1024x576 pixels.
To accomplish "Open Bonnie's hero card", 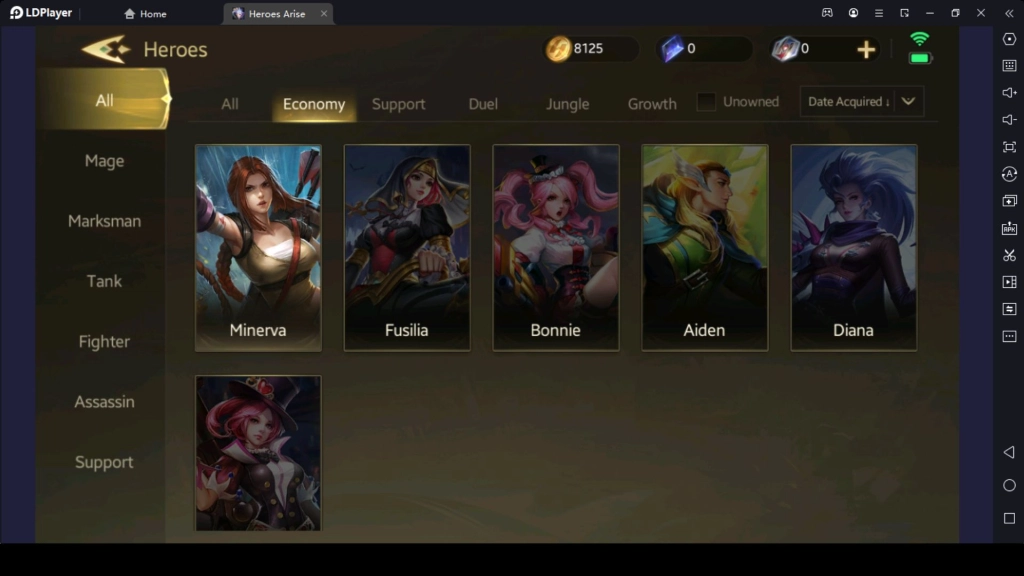I will pyautogui.click(x=556, y=248).
